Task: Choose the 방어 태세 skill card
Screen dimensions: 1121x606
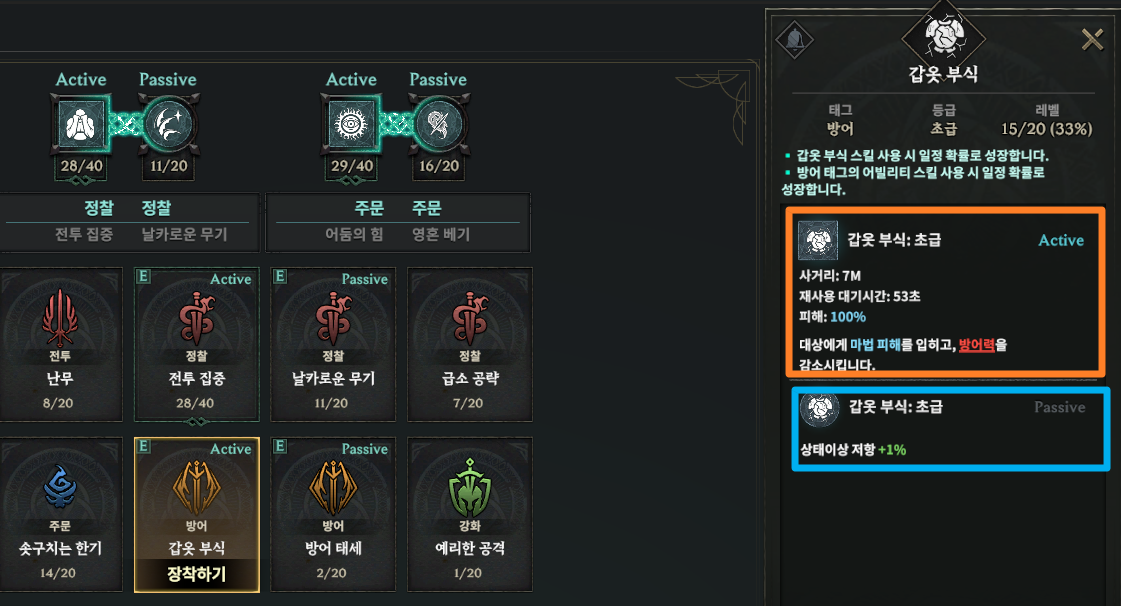Action: (x=334, y=510)
